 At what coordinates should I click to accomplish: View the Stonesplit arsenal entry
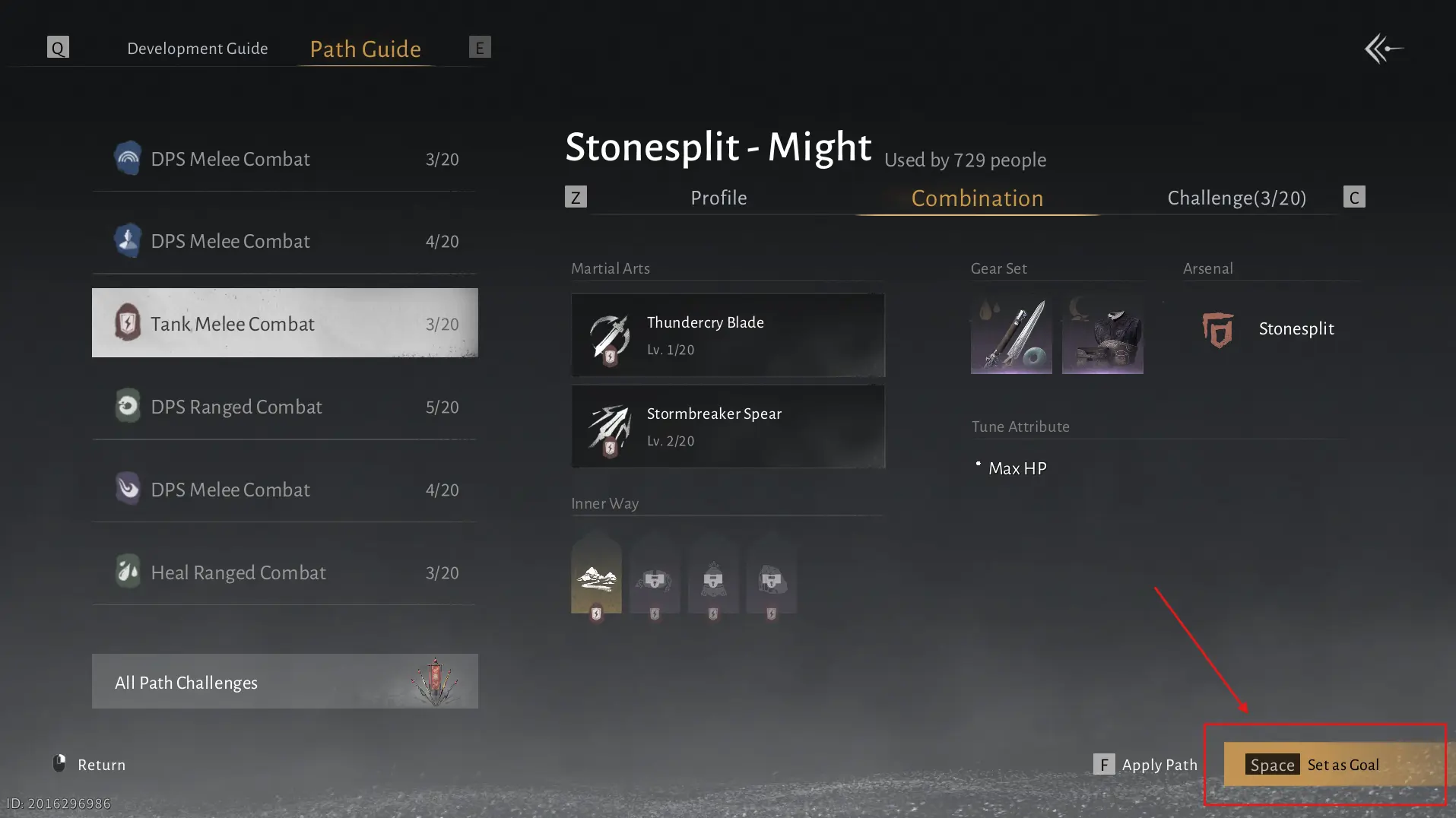coord(1270,329)
